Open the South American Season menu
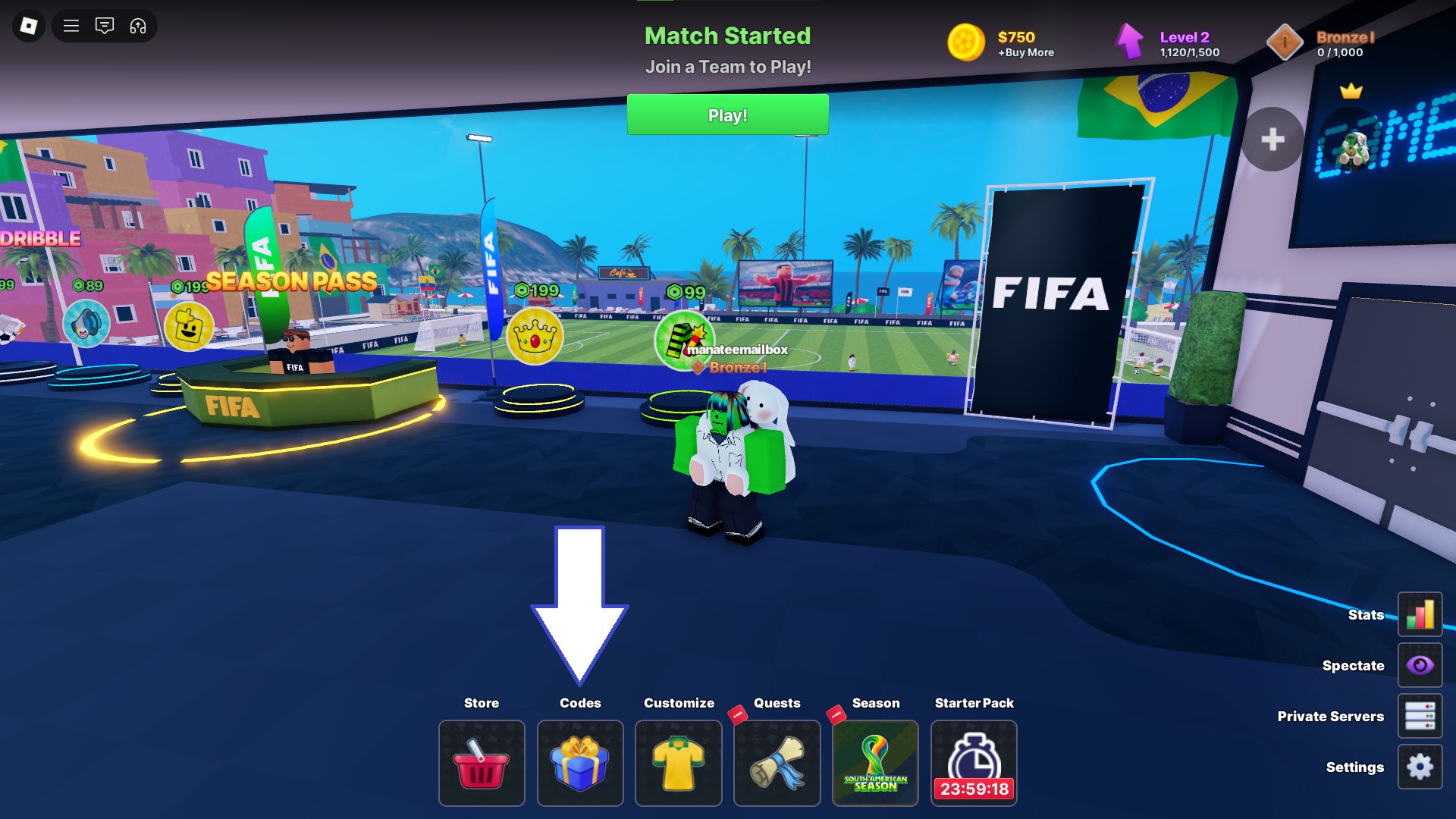Screen dimensions: 1456x819 click(875, 763)
